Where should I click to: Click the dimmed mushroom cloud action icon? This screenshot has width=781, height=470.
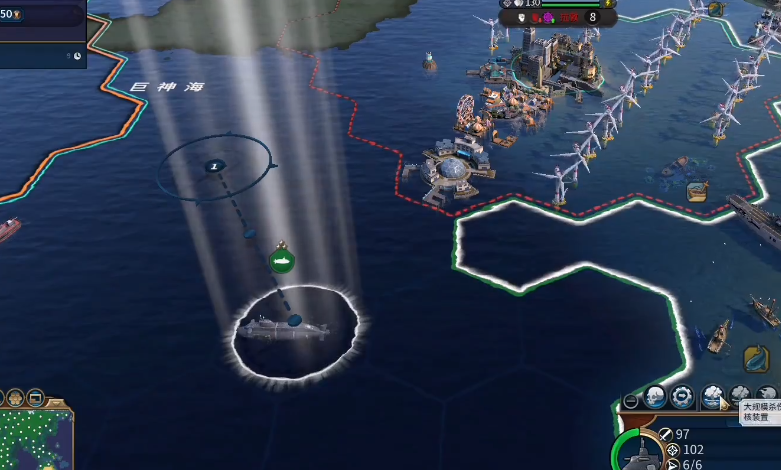pyautogui.click(x=739, y=396)
